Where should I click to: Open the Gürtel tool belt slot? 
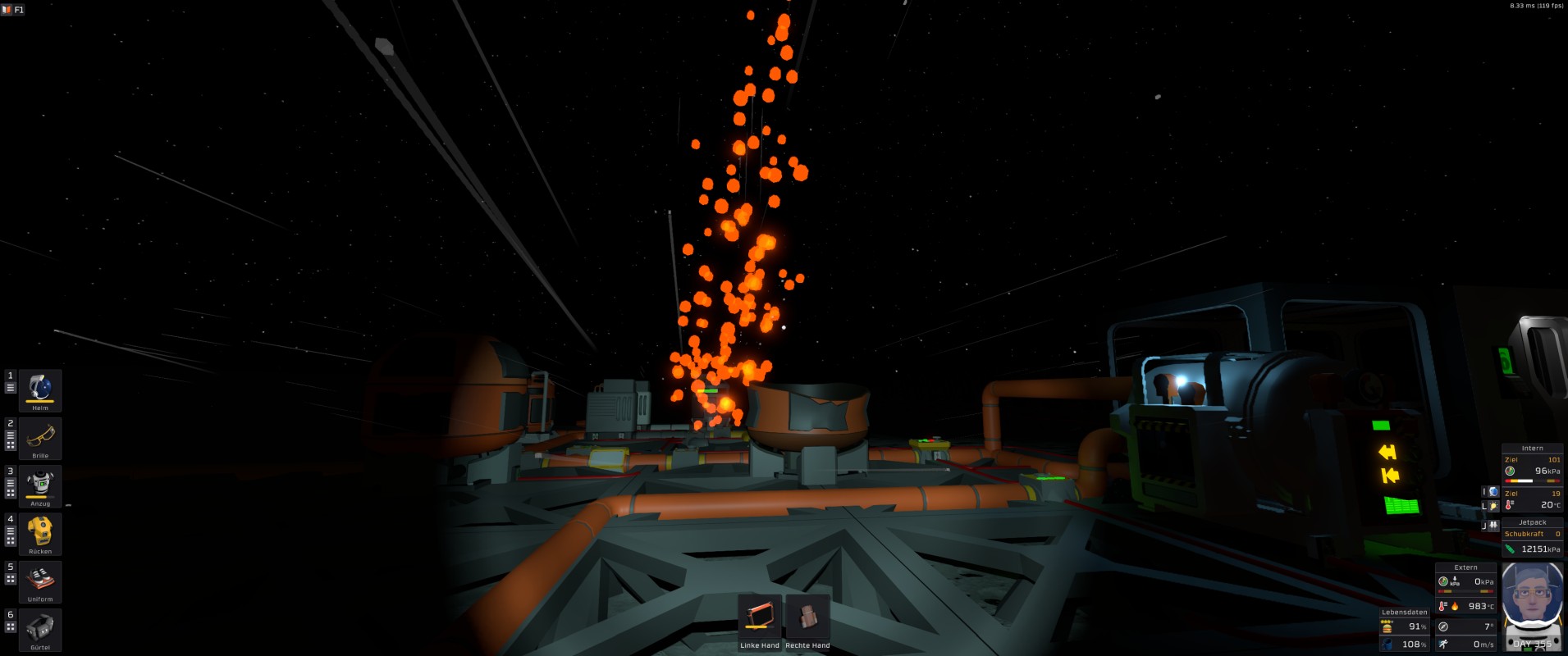pos(40,628)
